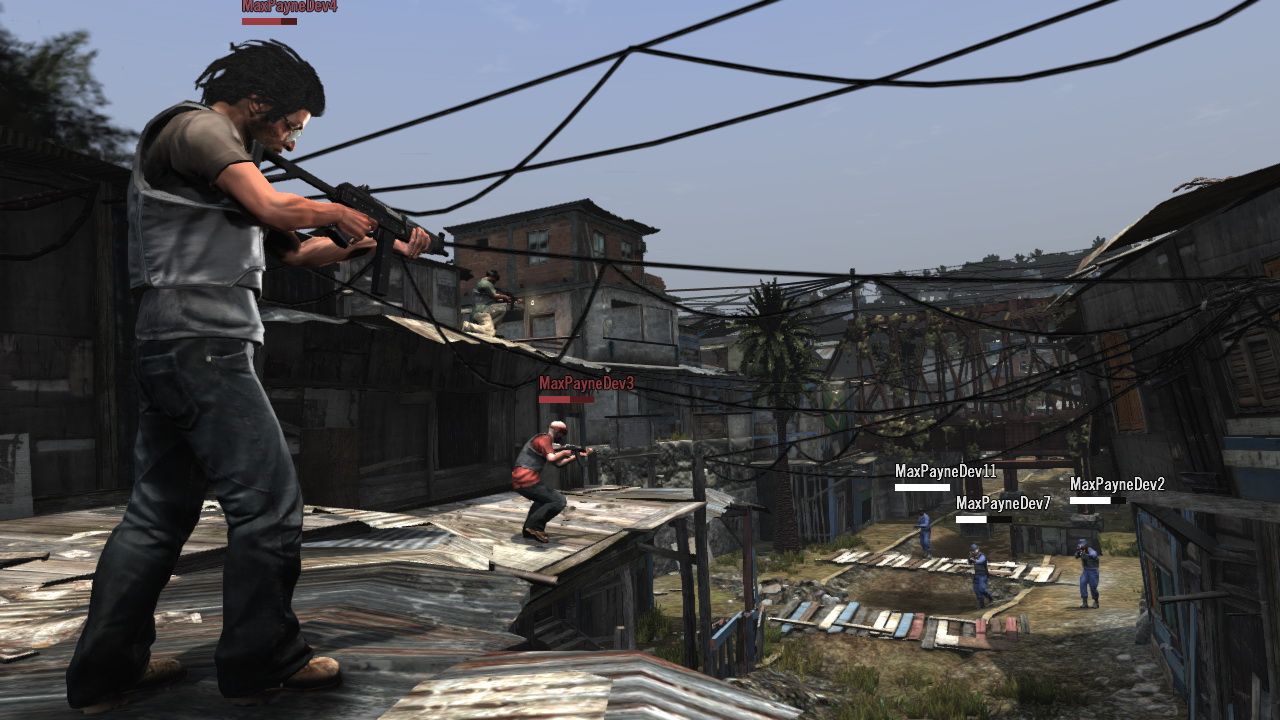Click MaxPayneDev7's white health bar
This screenshot has height=720, width=1280.
[x=985, y=521]
